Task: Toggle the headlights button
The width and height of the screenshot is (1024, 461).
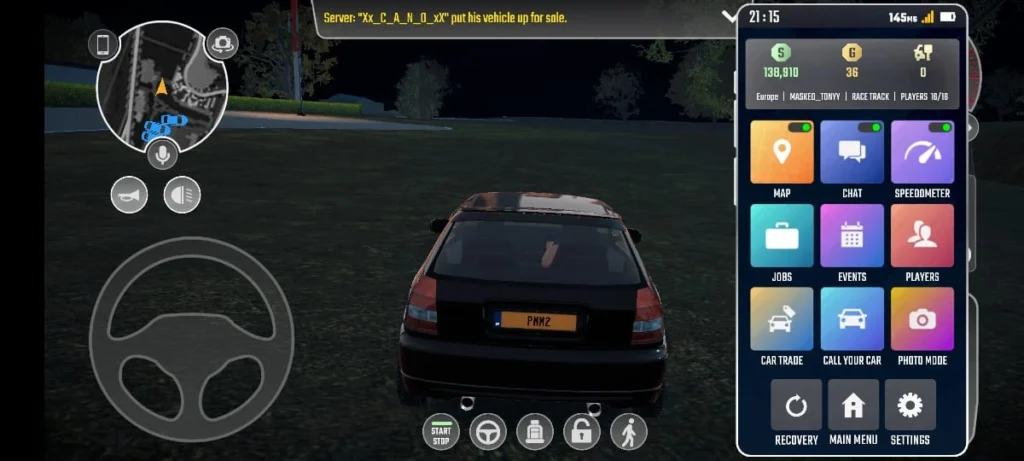Action: tap(182, 194)
